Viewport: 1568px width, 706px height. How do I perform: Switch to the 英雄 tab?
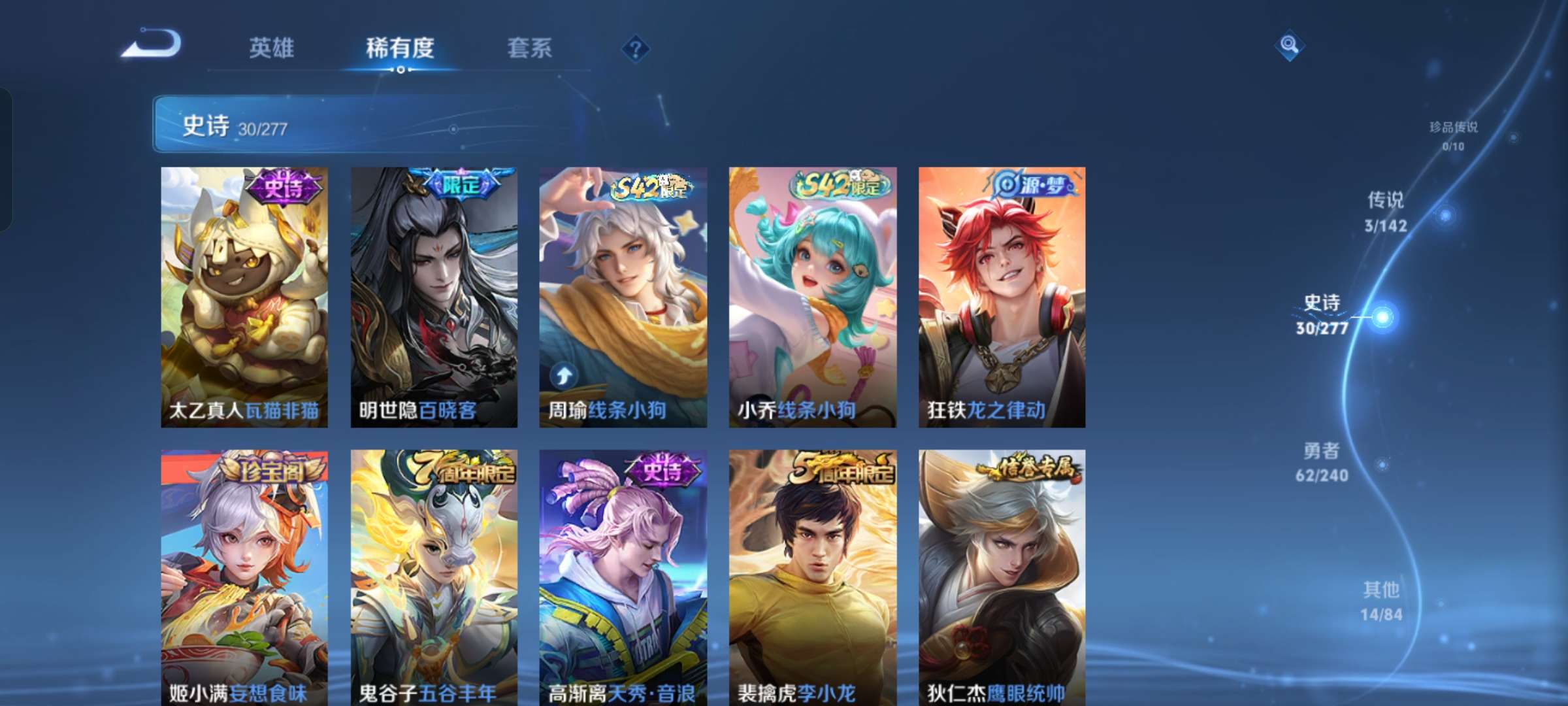pyautogui.click(x=271, y=47)
